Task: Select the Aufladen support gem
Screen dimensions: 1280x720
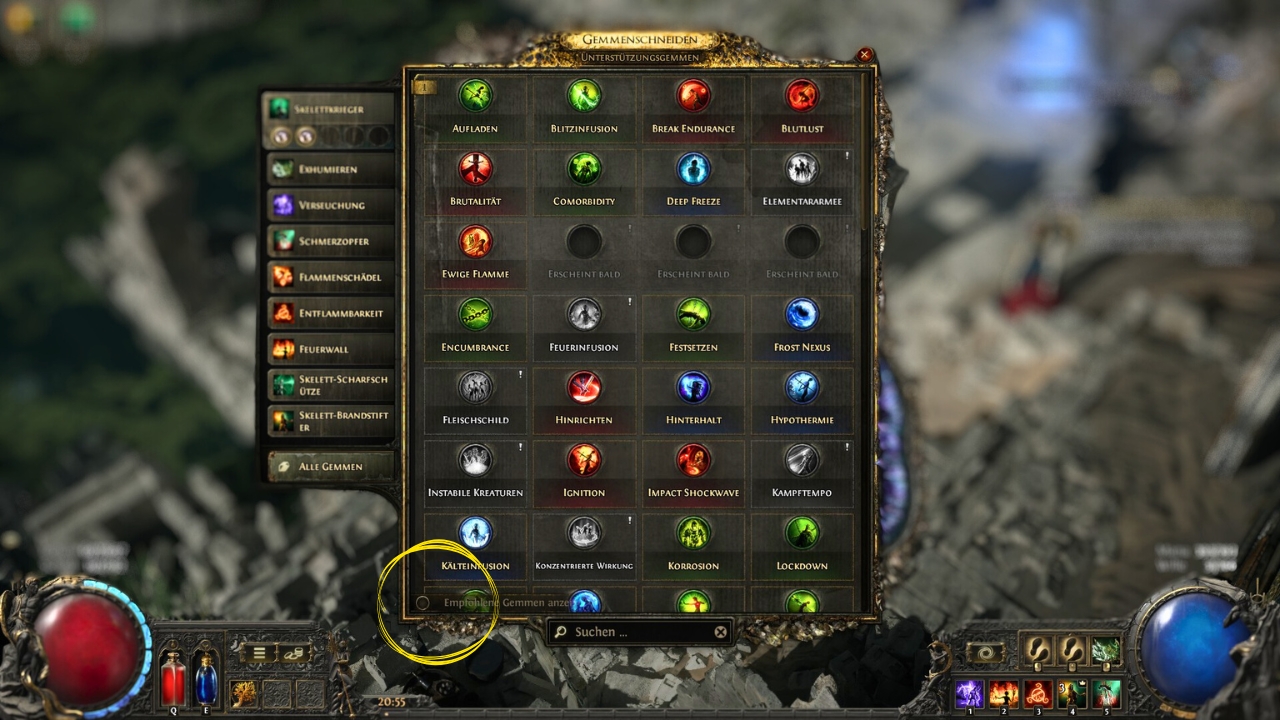Action: [475, 96]
